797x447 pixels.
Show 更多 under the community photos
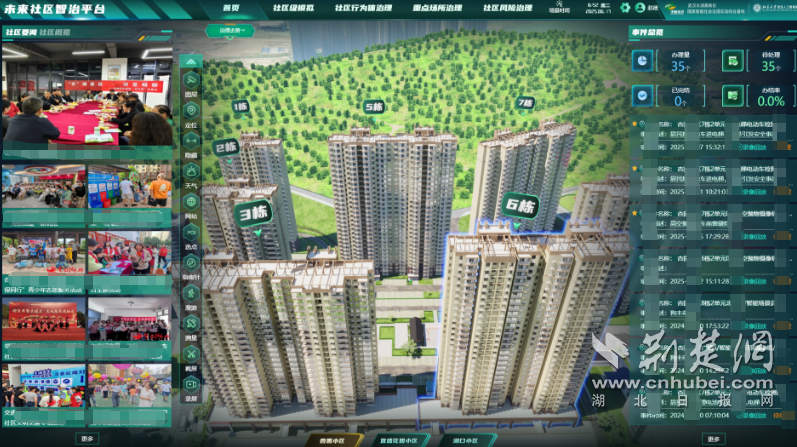pyautogui.click(x=88, y=438)
